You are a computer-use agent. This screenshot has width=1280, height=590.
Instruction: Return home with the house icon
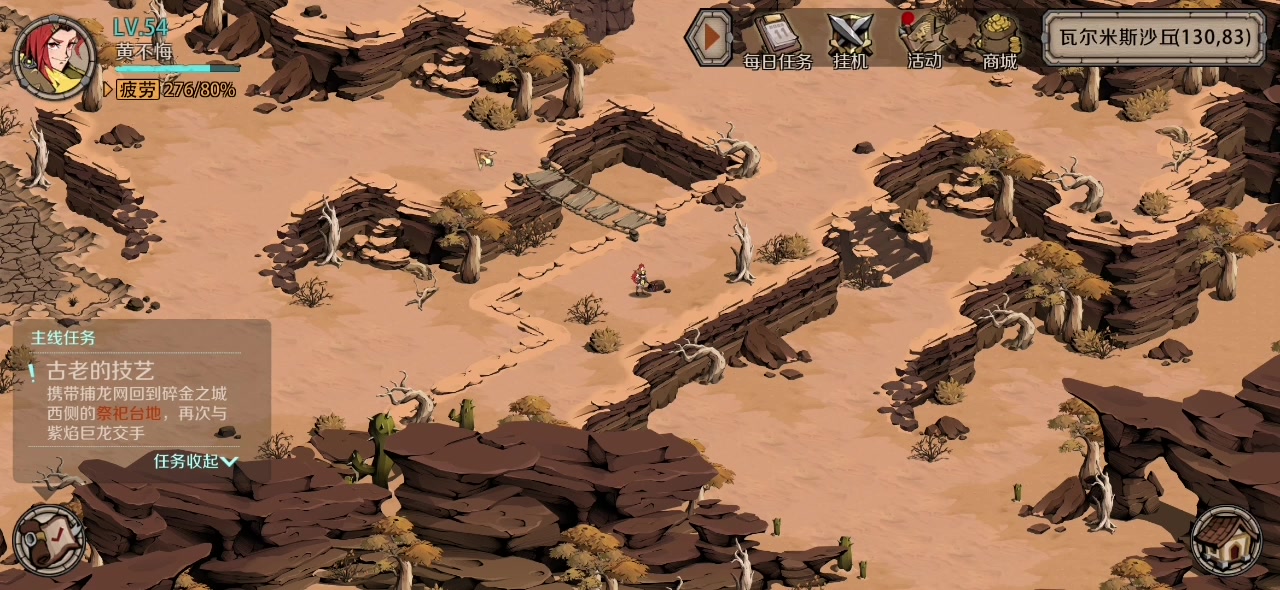point(1227,540)
